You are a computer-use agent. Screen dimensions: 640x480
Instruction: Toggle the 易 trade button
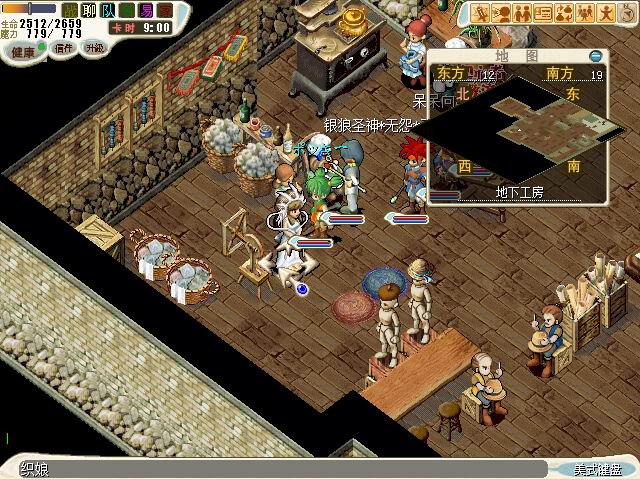point(147,10)
